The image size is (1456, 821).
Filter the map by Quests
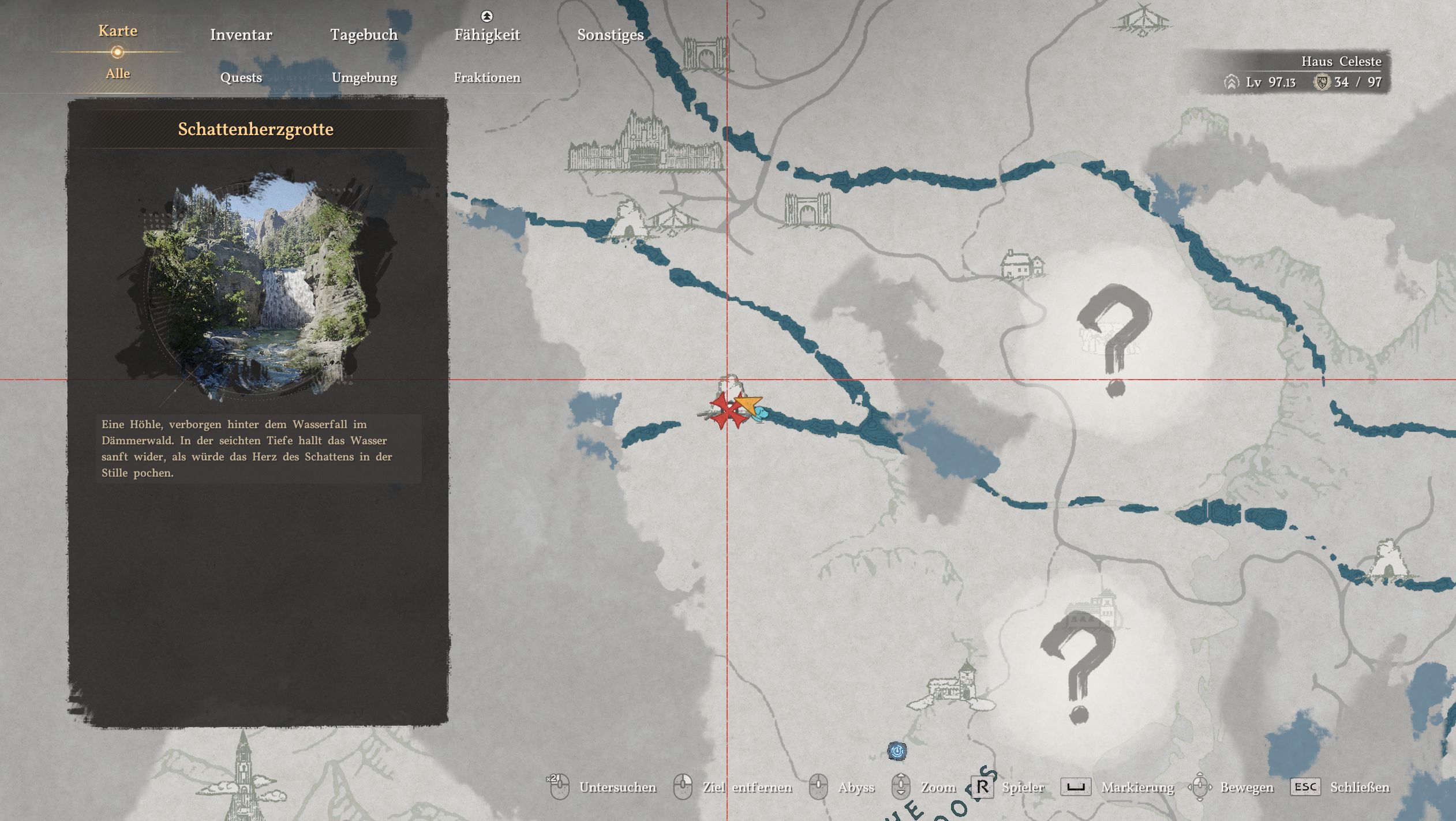241,77
